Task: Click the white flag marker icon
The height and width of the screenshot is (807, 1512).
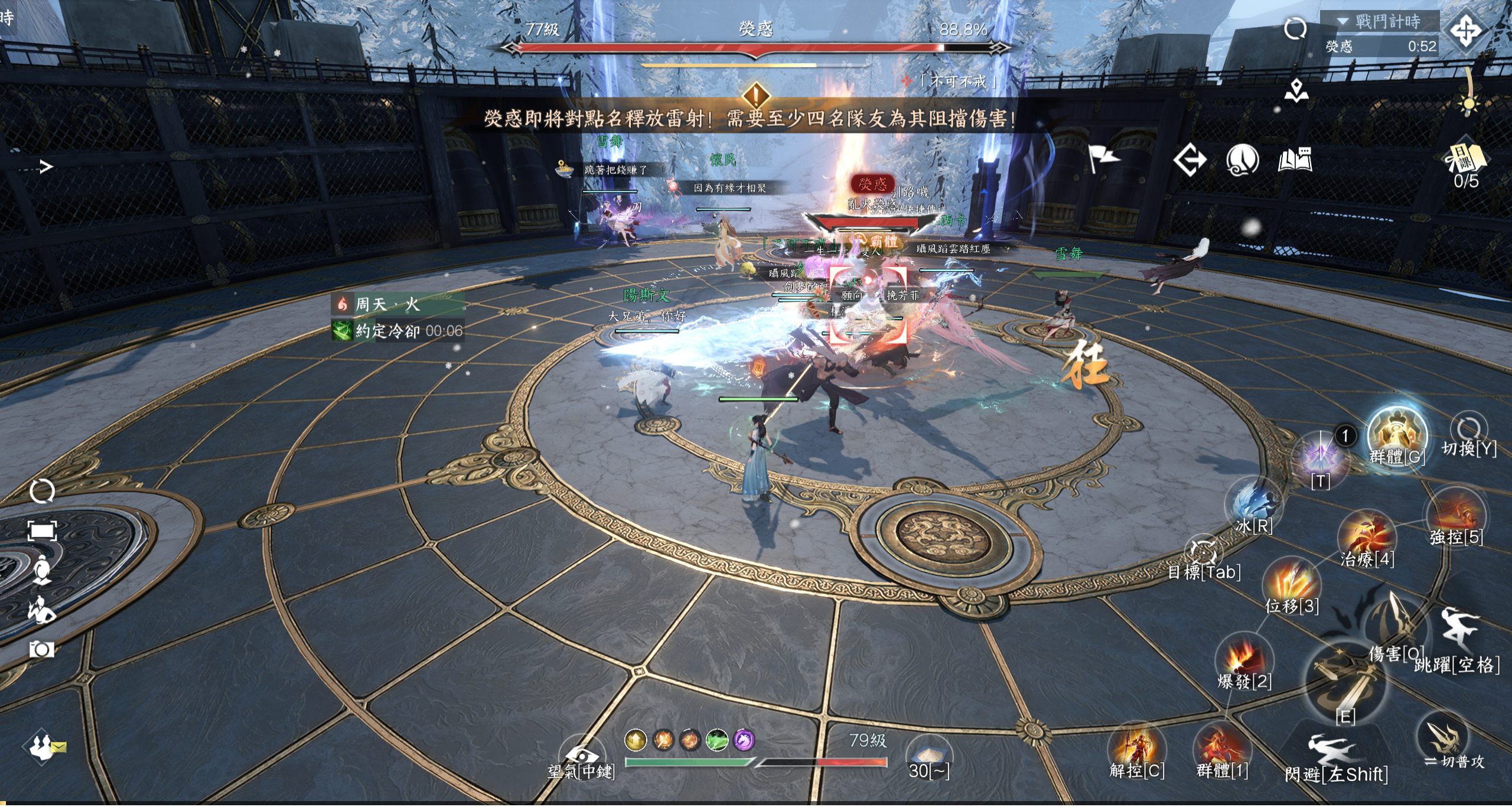Action: pyautogui.click(x=1102, y=158)
